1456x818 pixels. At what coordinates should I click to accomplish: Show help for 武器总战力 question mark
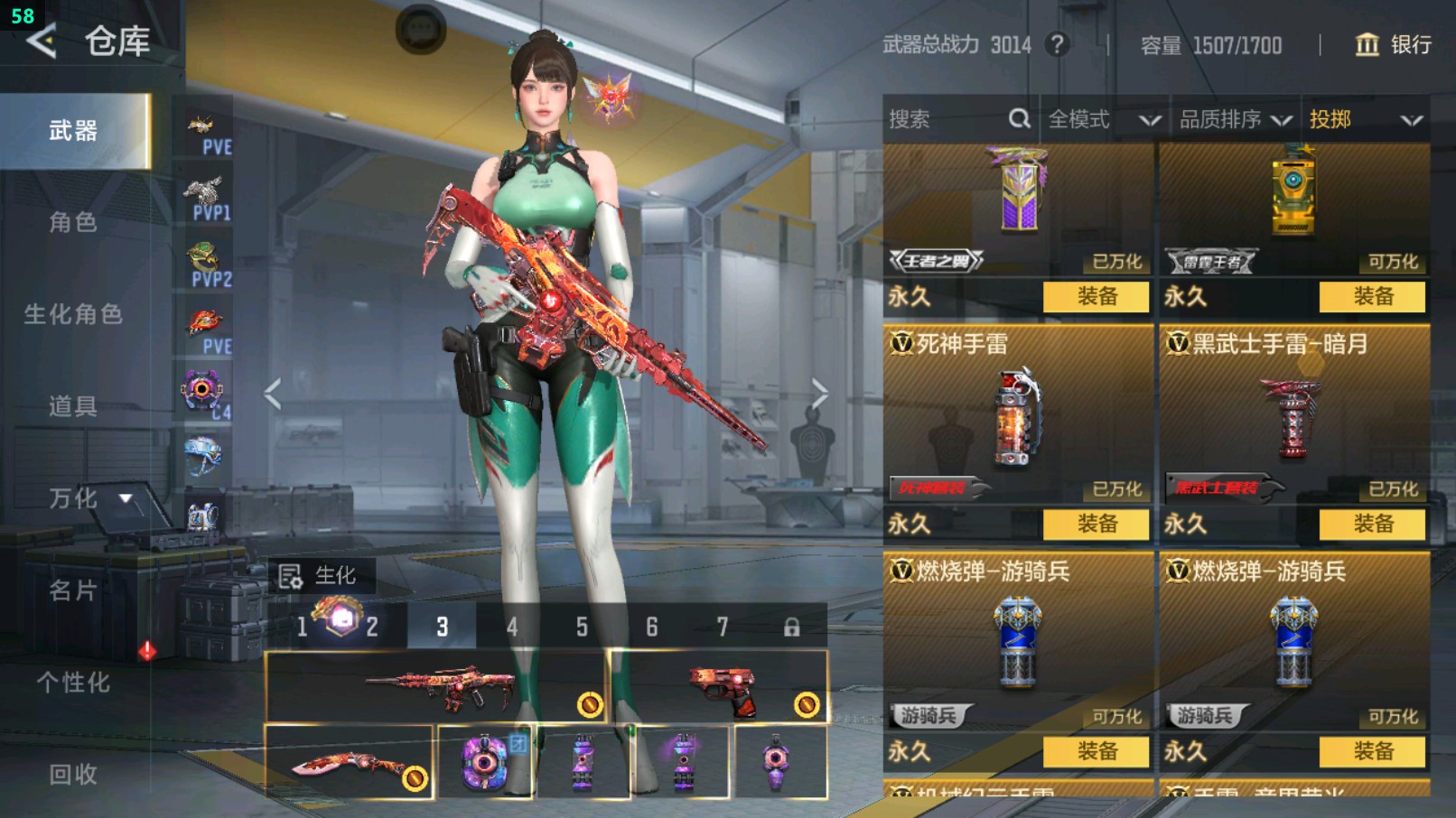click(x=1057, y=44)
